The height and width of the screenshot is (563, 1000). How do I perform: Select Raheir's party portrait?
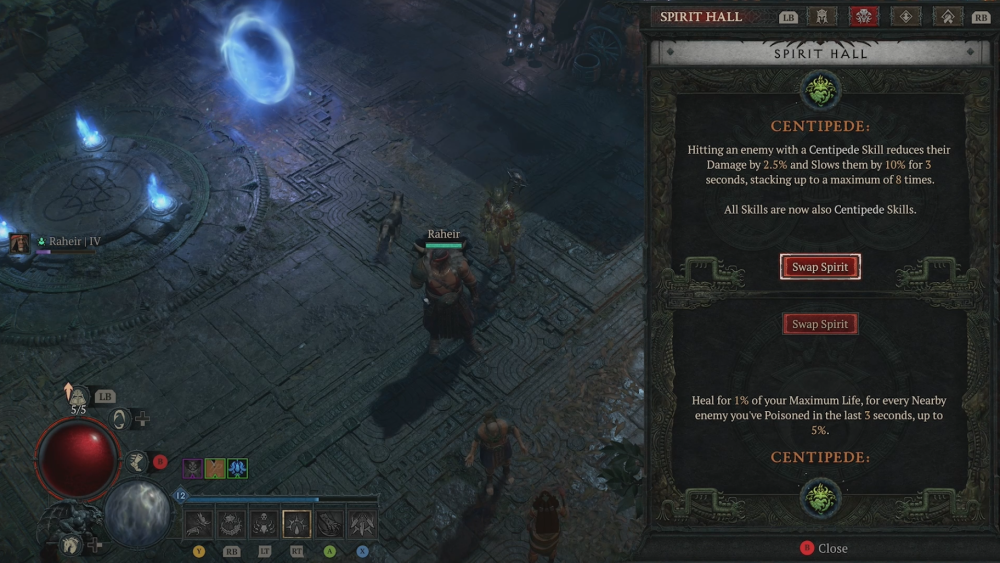(18, 242)
